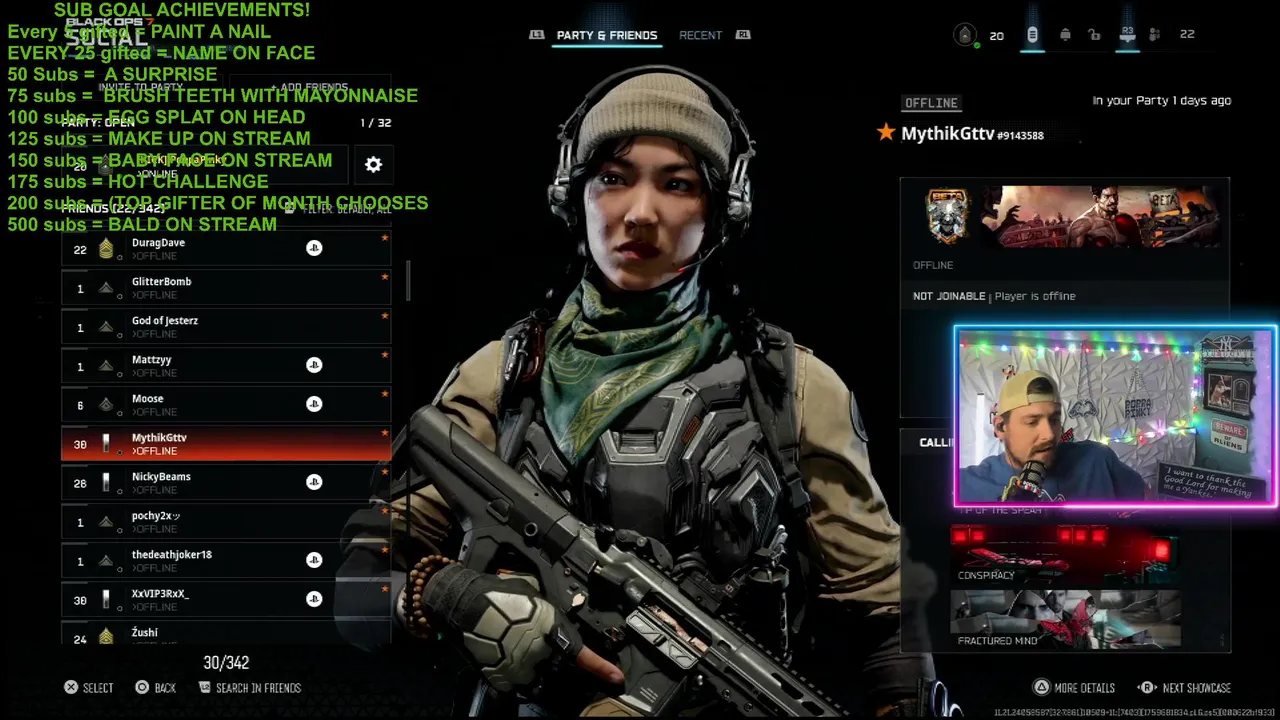Pick the XxVIP3RxX_ friend row
The width and height of the screenshot is (1280, 720).
(225, 600)
